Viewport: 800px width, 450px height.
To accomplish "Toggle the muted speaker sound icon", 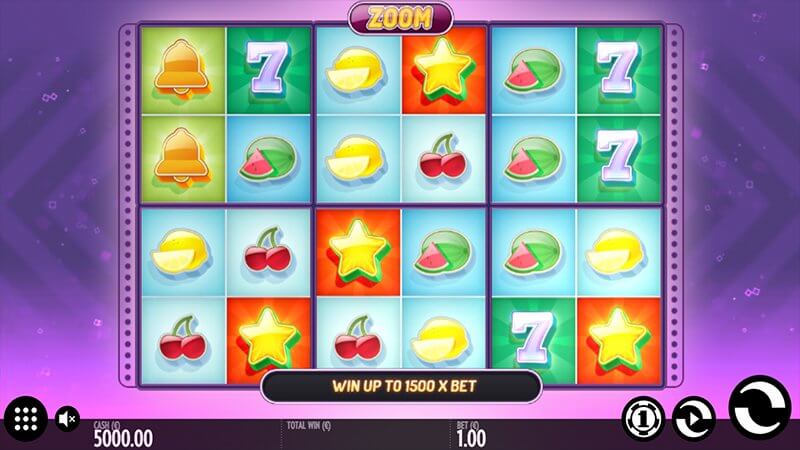I will pyautogui.click(x=68, y=417).
